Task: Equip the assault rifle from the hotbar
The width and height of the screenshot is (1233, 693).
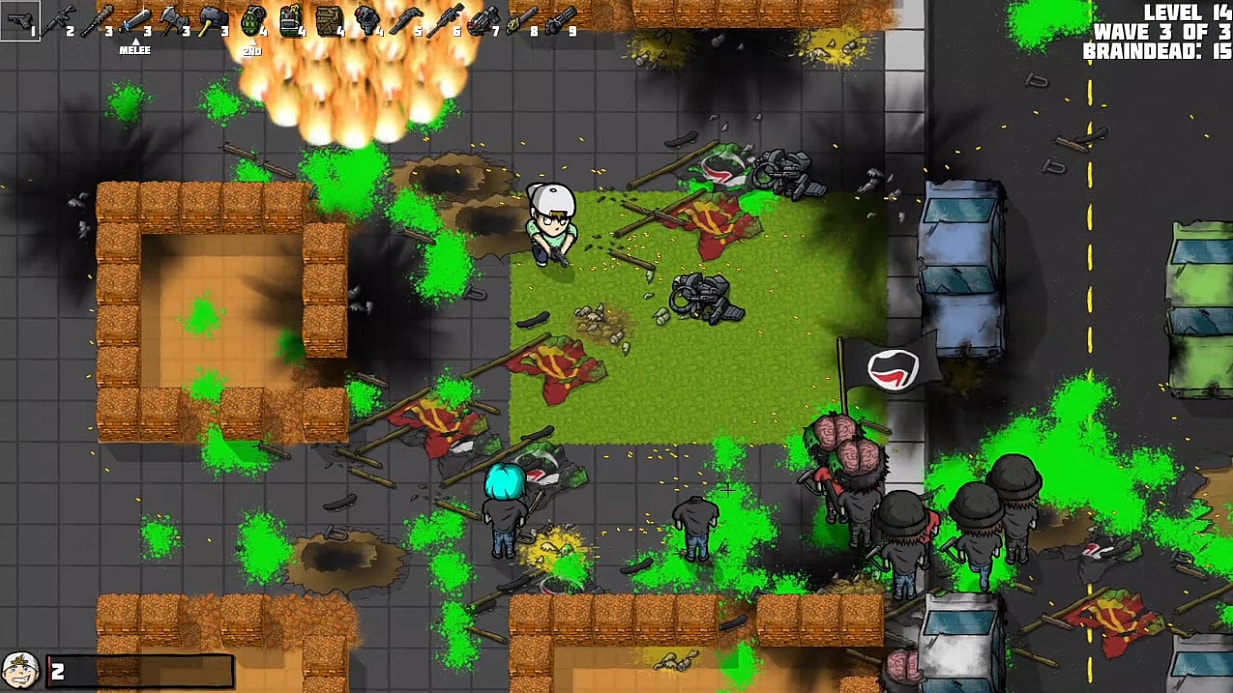Action: (x=56, y=20)
